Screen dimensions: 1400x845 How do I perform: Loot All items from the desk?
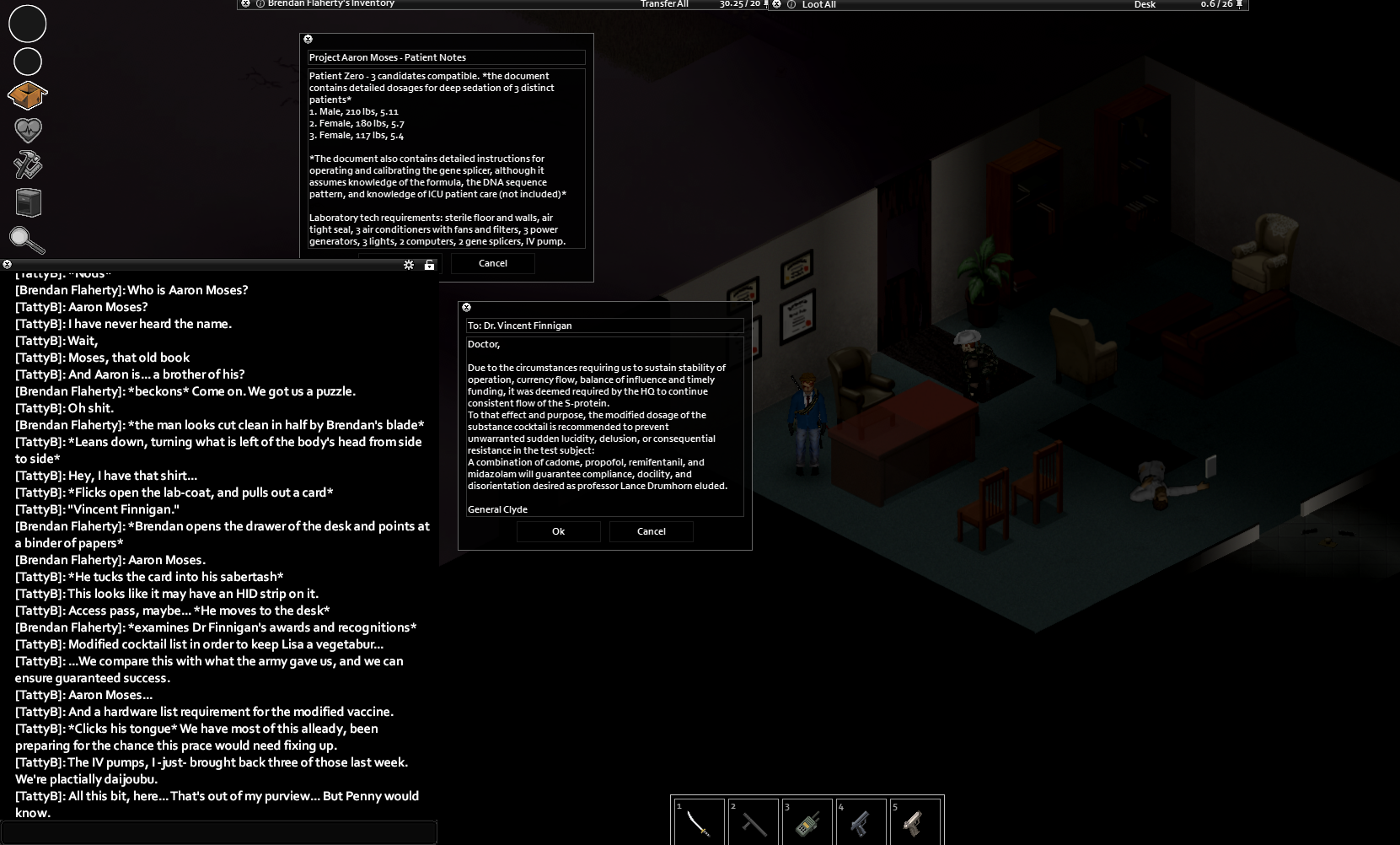tap(818, 5)
